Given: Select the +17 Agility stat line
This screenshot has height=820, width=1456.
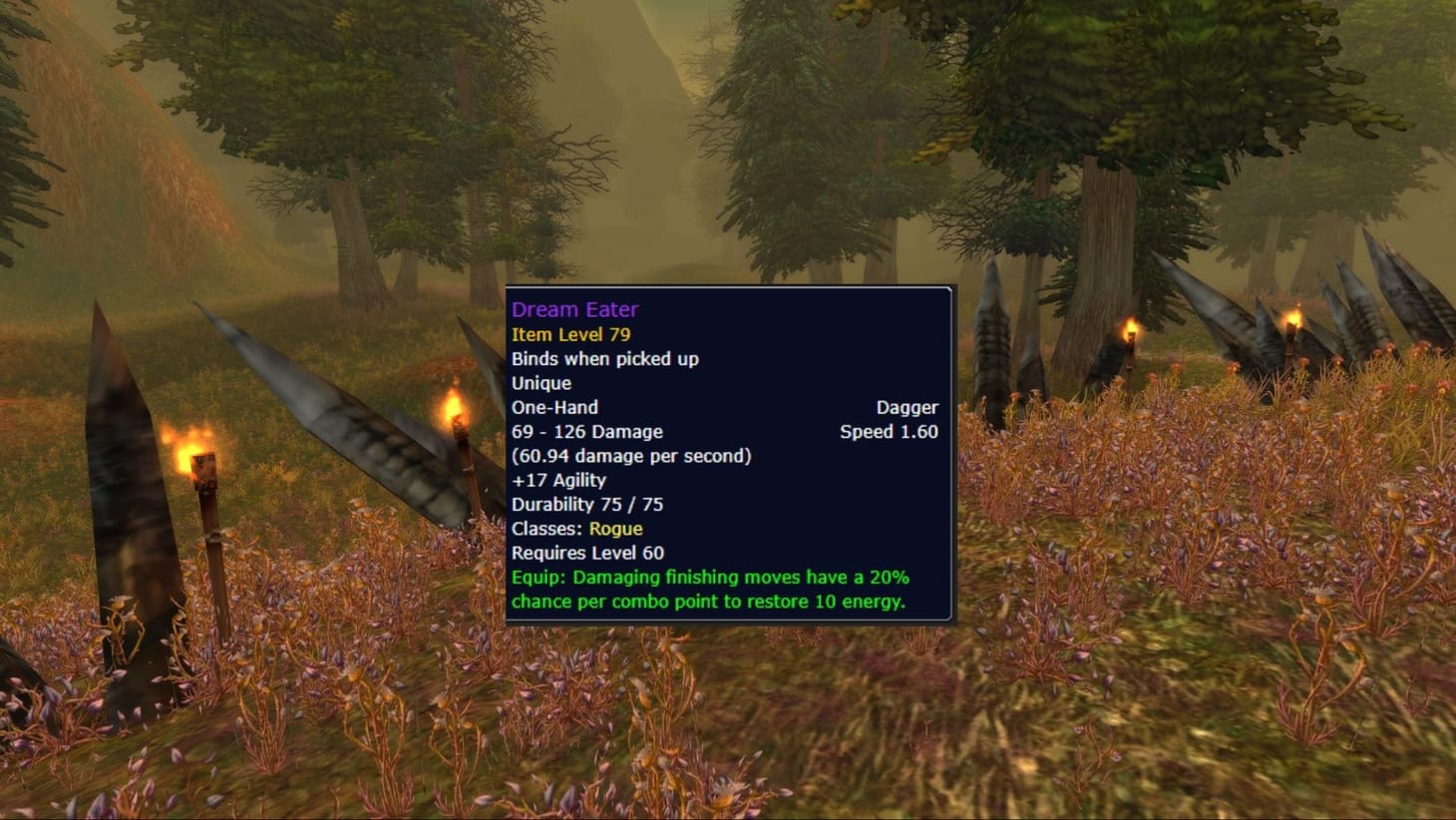Looking at the screenshot, I should [557, 480].
